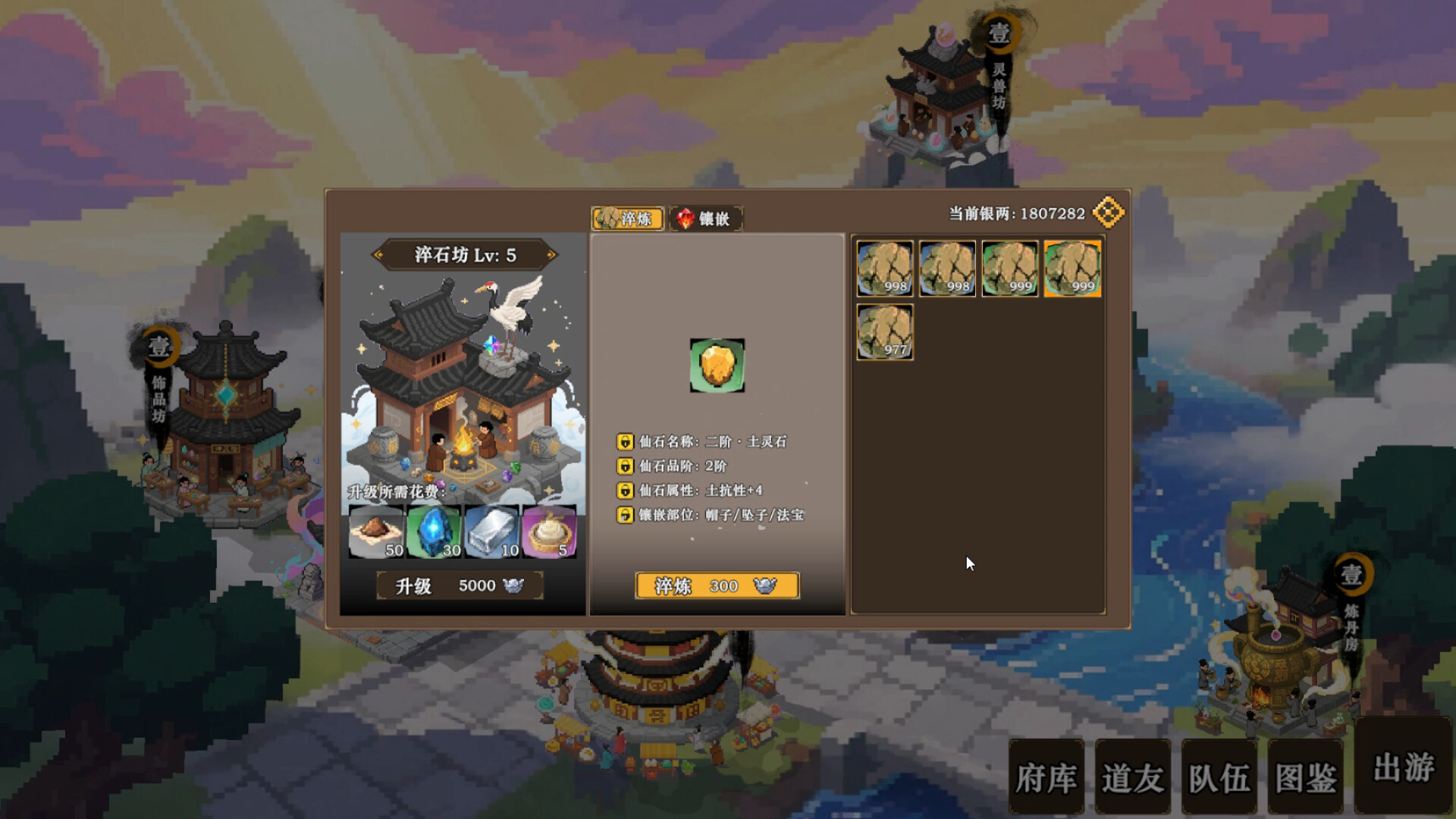Click the 土灵石 stone preview icon
The image size is (1456, 819).
(x=717, y=365)
